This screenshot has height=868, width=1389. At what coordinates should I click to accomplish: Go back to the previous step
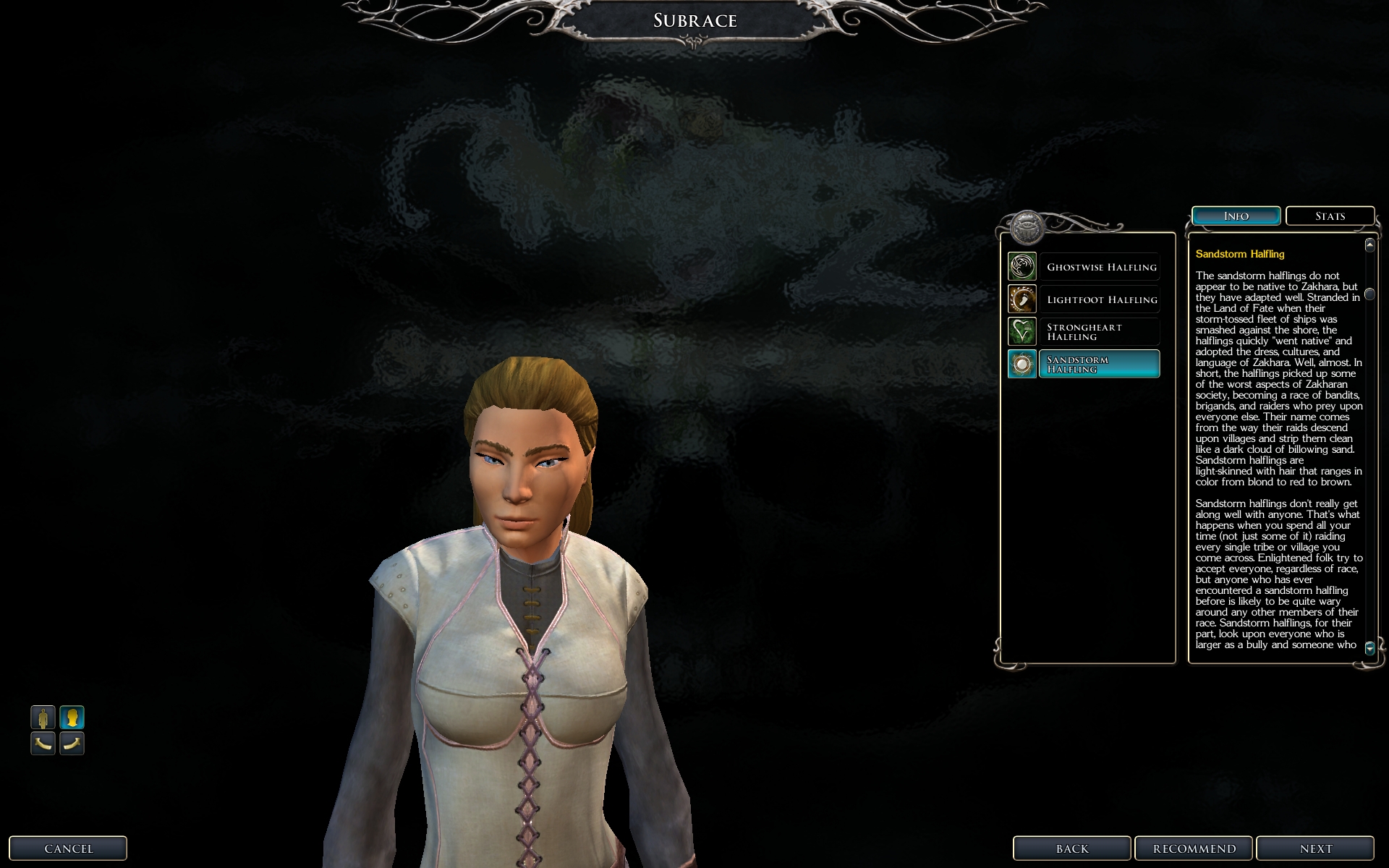(1071, 848)
